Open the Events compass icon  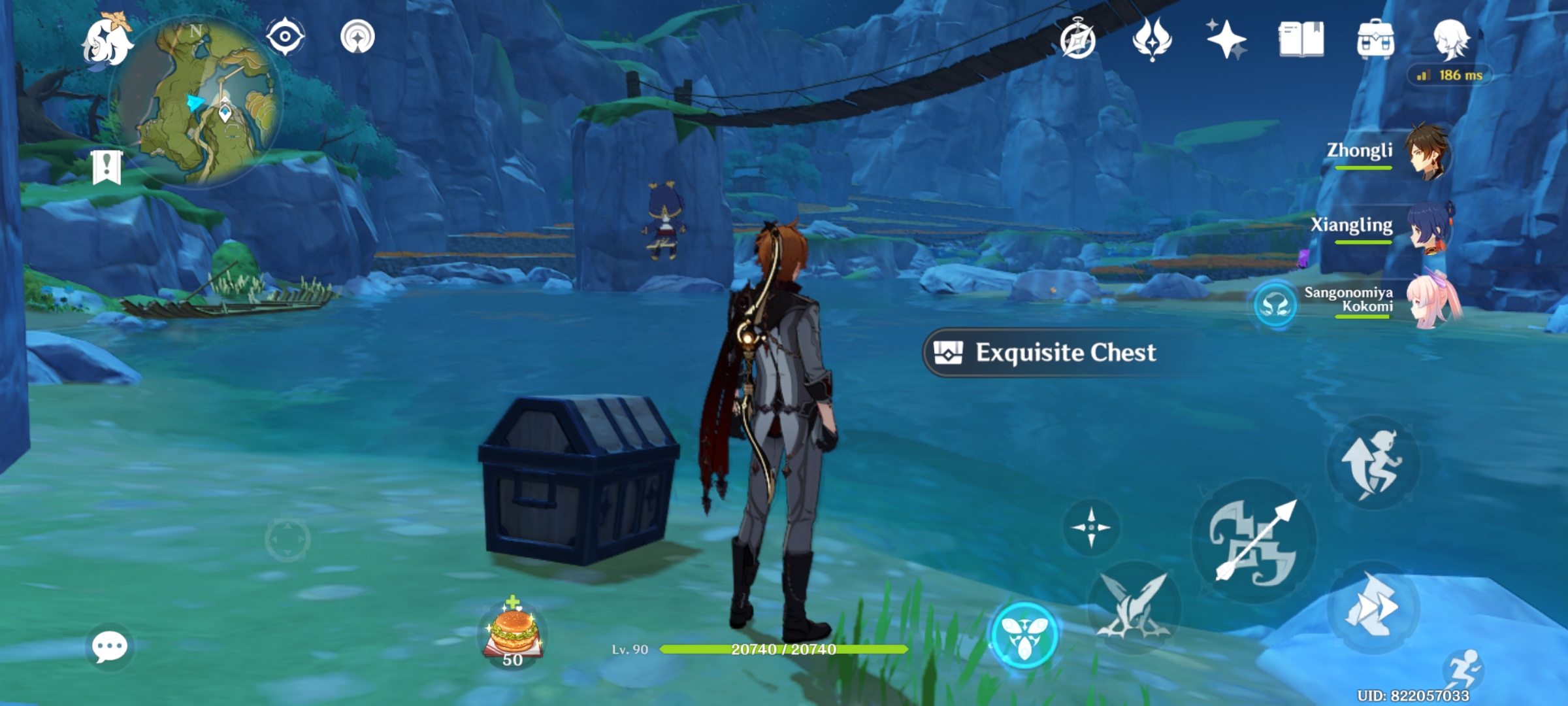[1079, 39]
